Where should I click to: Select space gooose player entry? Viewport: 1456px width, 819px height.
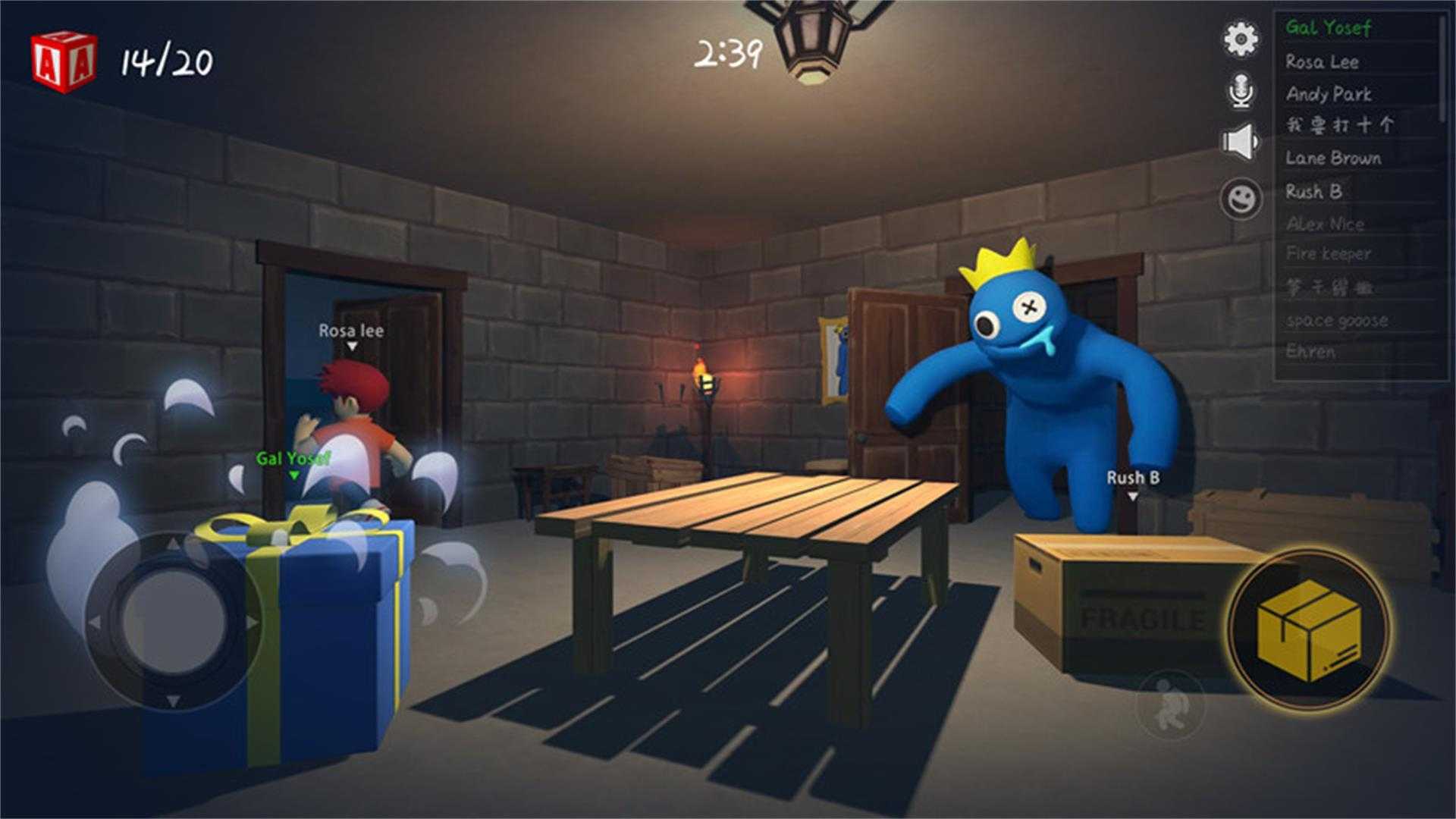pyautogui.click(x=1337, y=320)
